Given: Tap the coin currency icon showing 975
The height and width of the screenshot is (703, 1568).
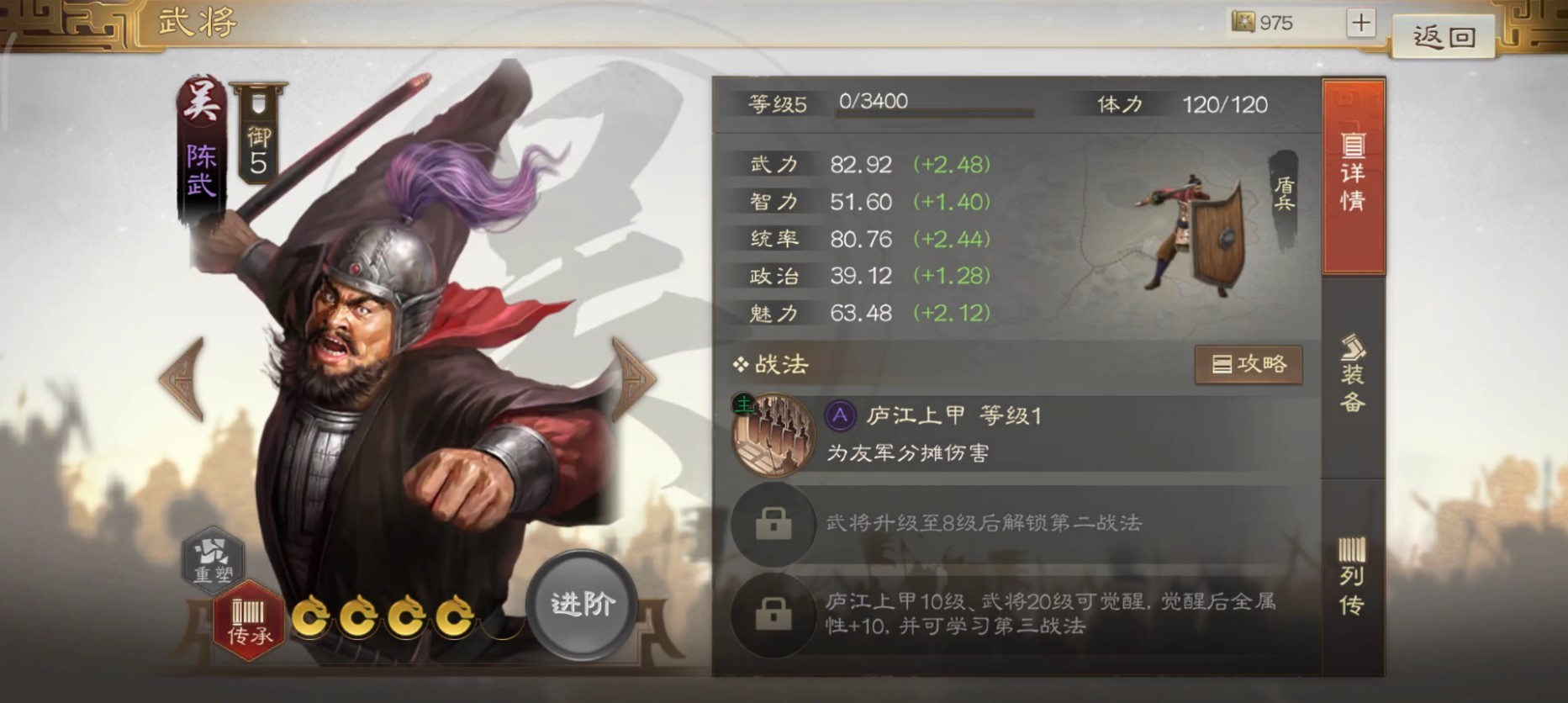Looking at the screenshot, I should [x=1242, y=22].
